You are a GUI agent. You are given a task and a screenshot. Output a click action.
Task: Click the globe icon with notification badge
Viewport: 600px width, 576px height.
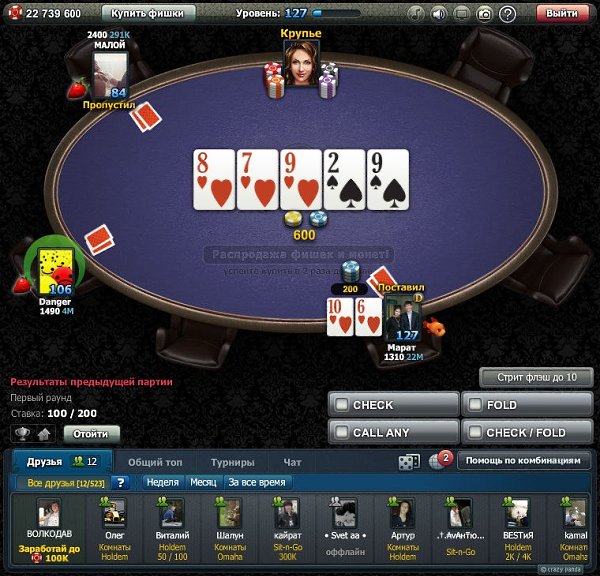pos(437,461)
